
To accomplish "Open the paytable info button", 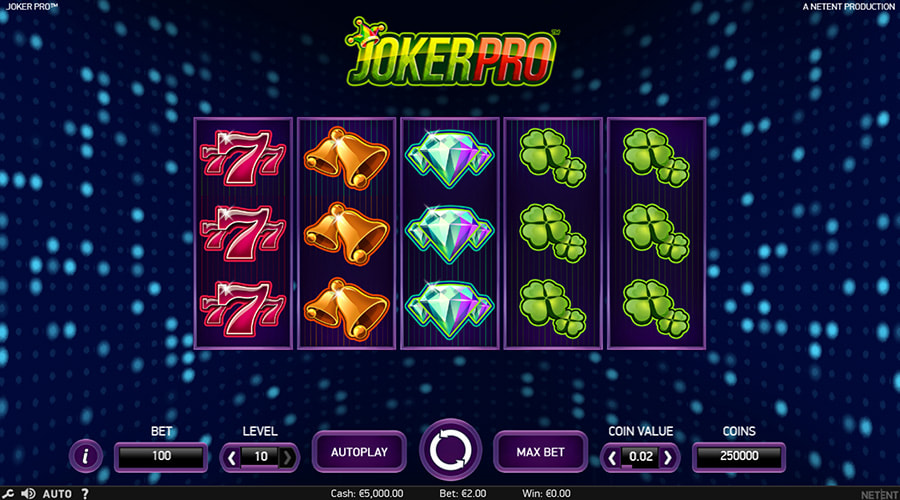I will 86,457.
